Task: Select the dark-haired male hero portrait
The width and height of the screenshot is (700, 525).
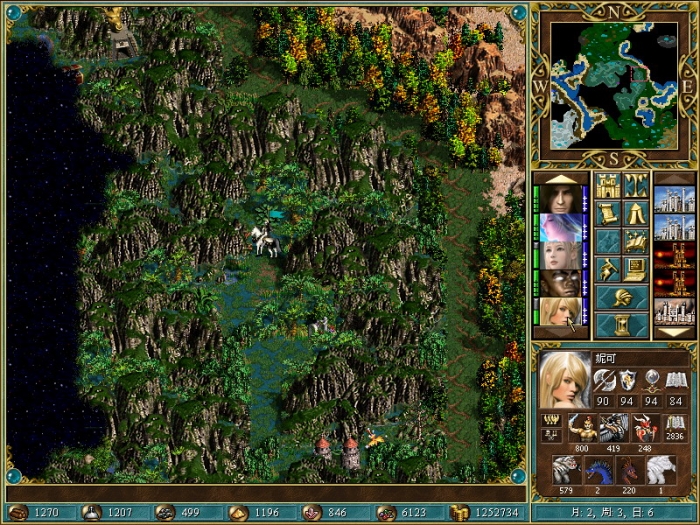Action: click(x=560, y=199)
